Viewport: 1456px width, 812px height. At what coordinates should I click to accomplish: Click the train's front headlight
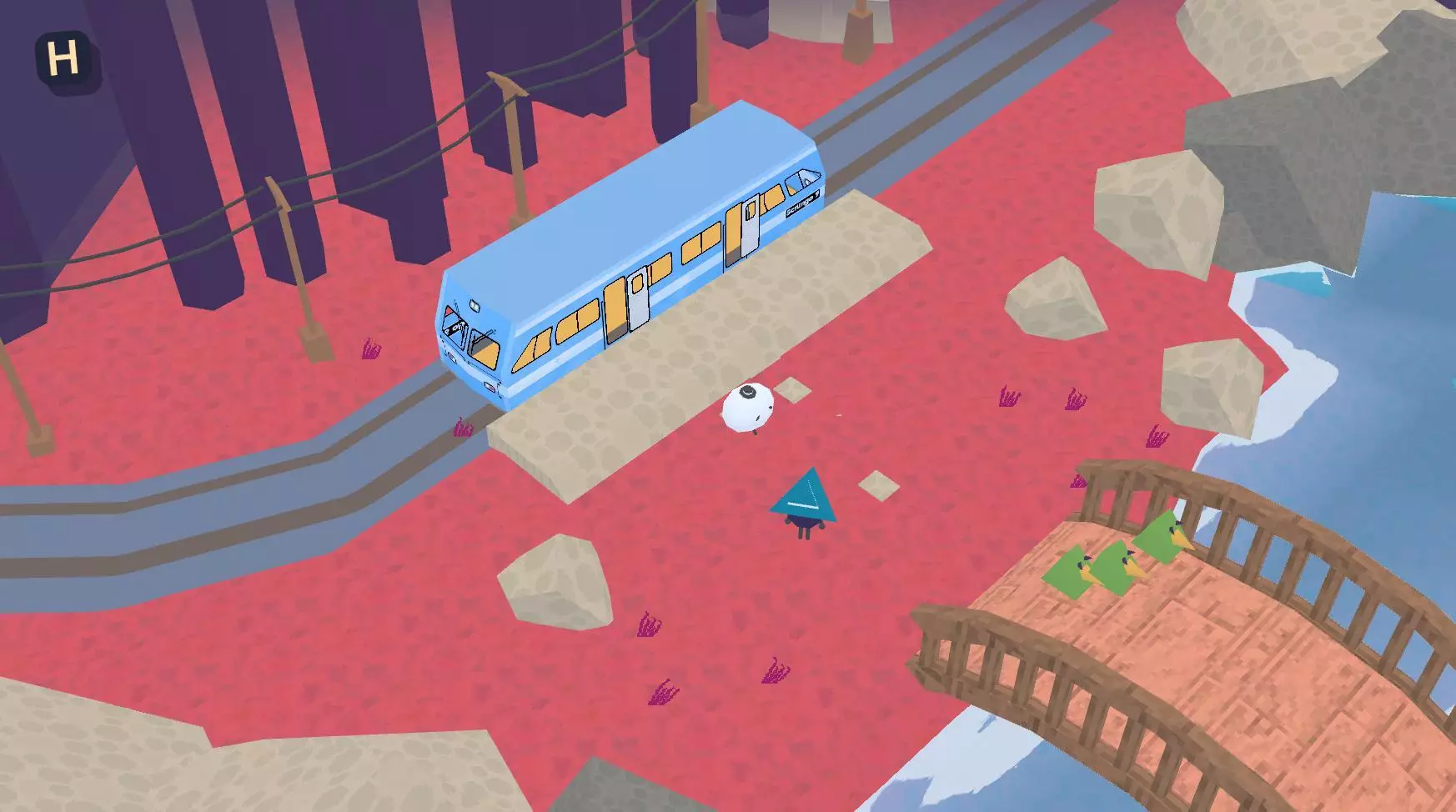474,307
